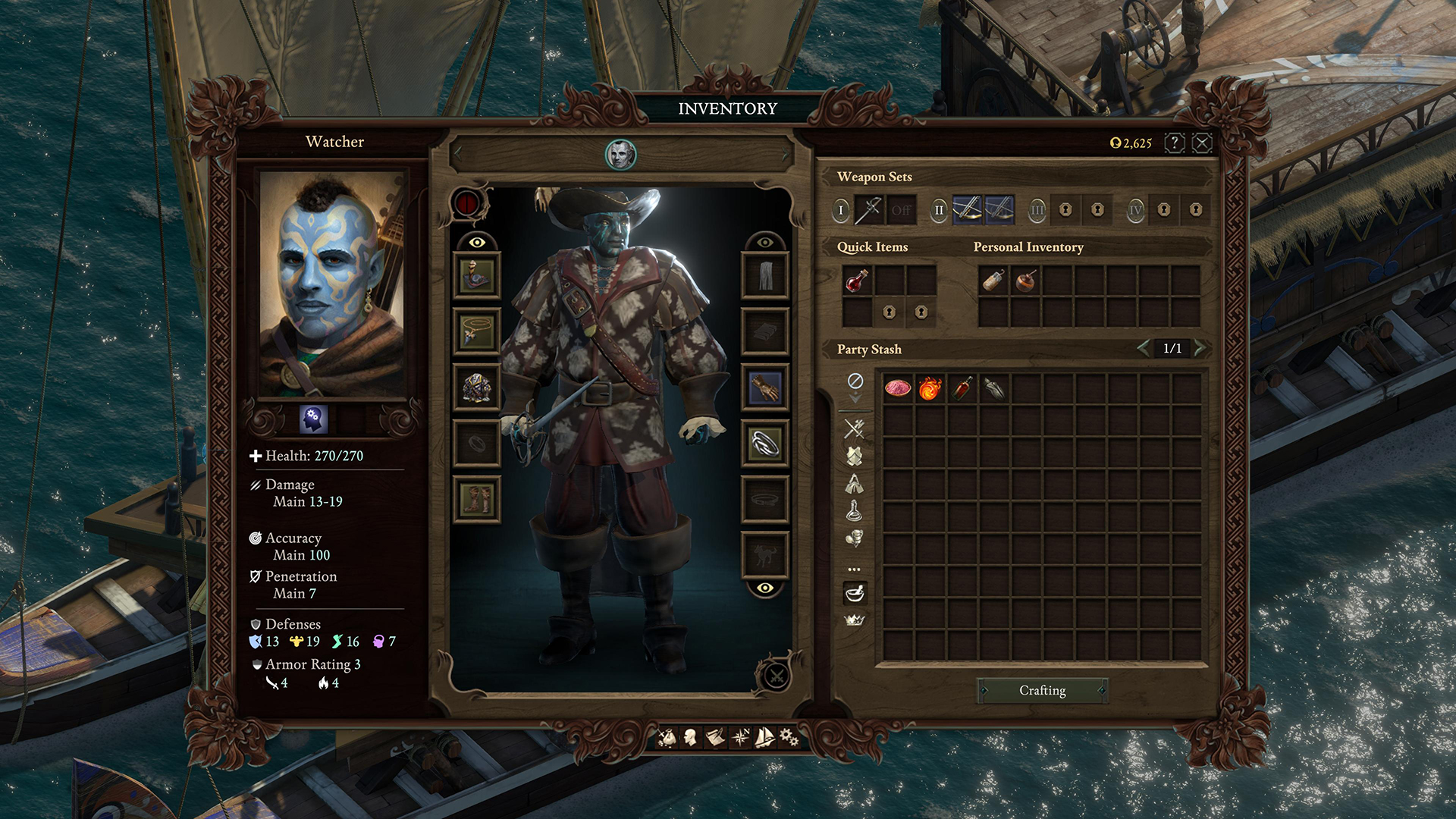Open help with the question mark button
The image size is (1456, 819).
[x=1174, y=141]
